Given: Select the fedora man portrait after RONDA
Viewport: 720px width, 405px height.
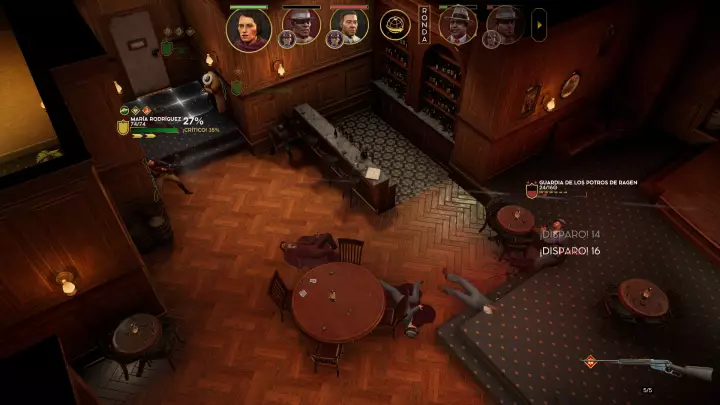Looking at the screenshot, I should (x=458, y=25).
